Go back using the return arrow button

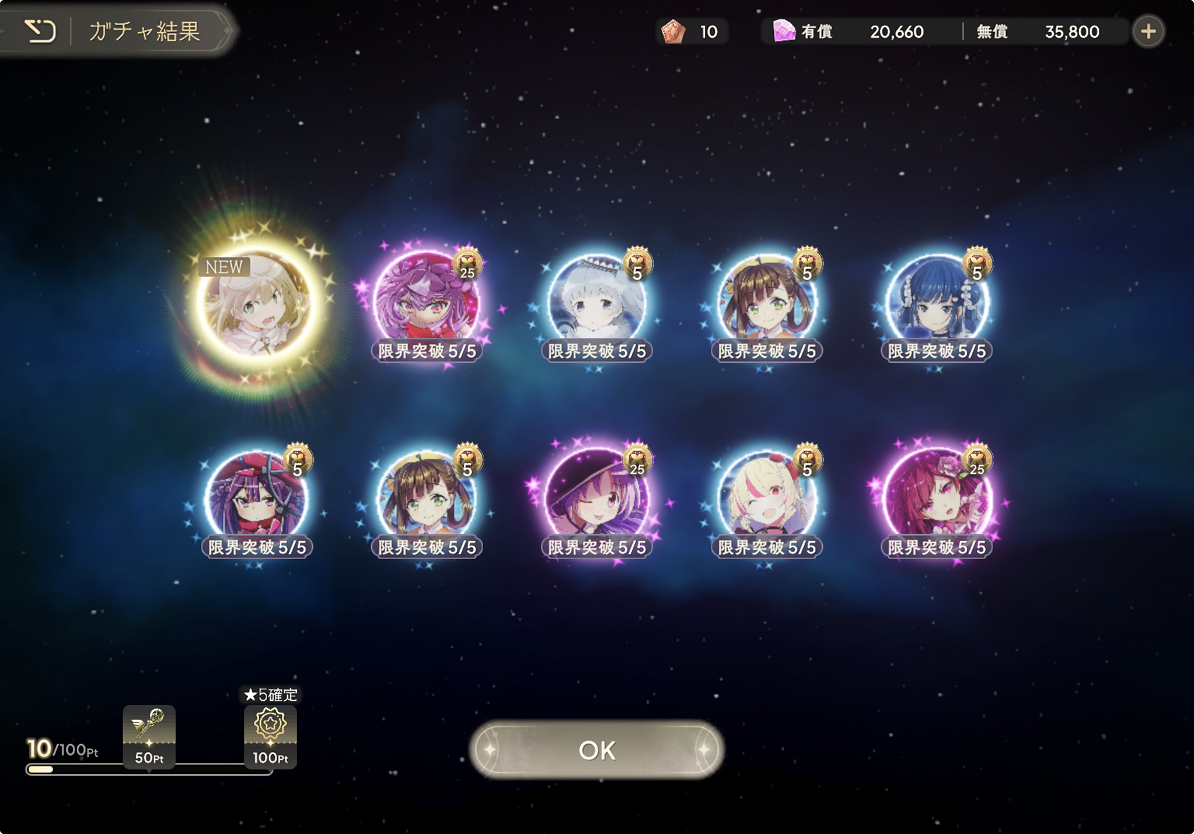tap(39, 31)
